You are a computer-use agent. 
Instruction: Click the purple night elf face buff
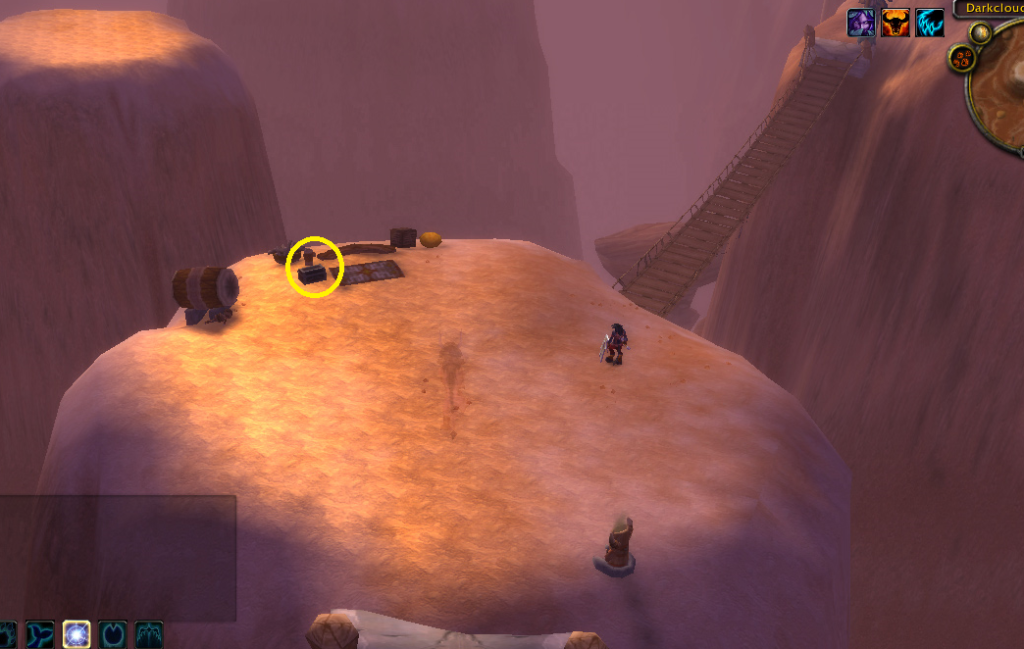(861, 23)
